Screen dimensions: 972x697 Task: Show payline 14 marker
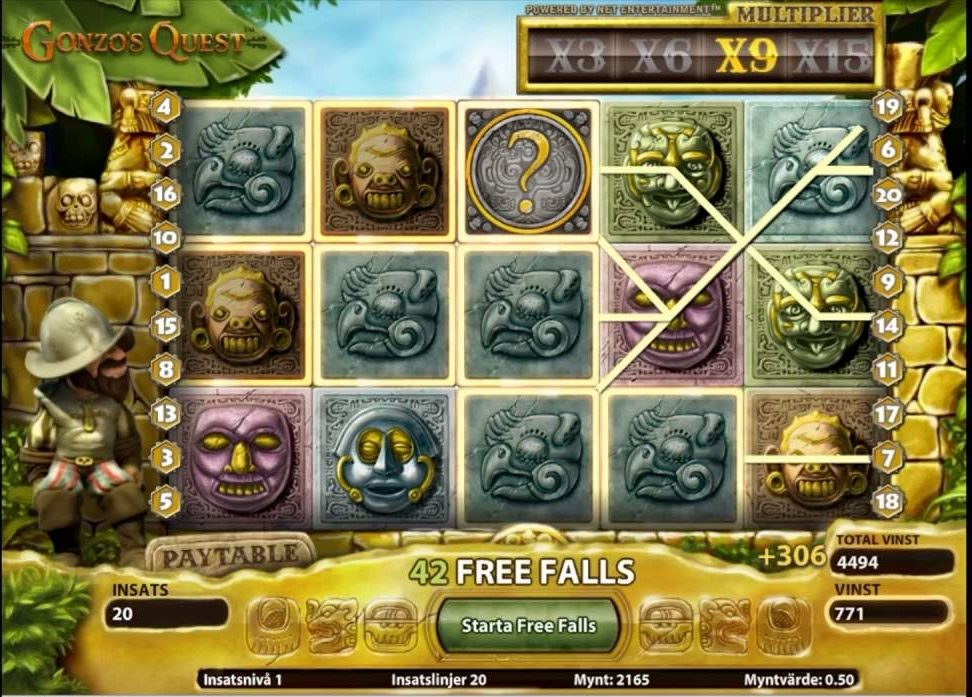886,324
